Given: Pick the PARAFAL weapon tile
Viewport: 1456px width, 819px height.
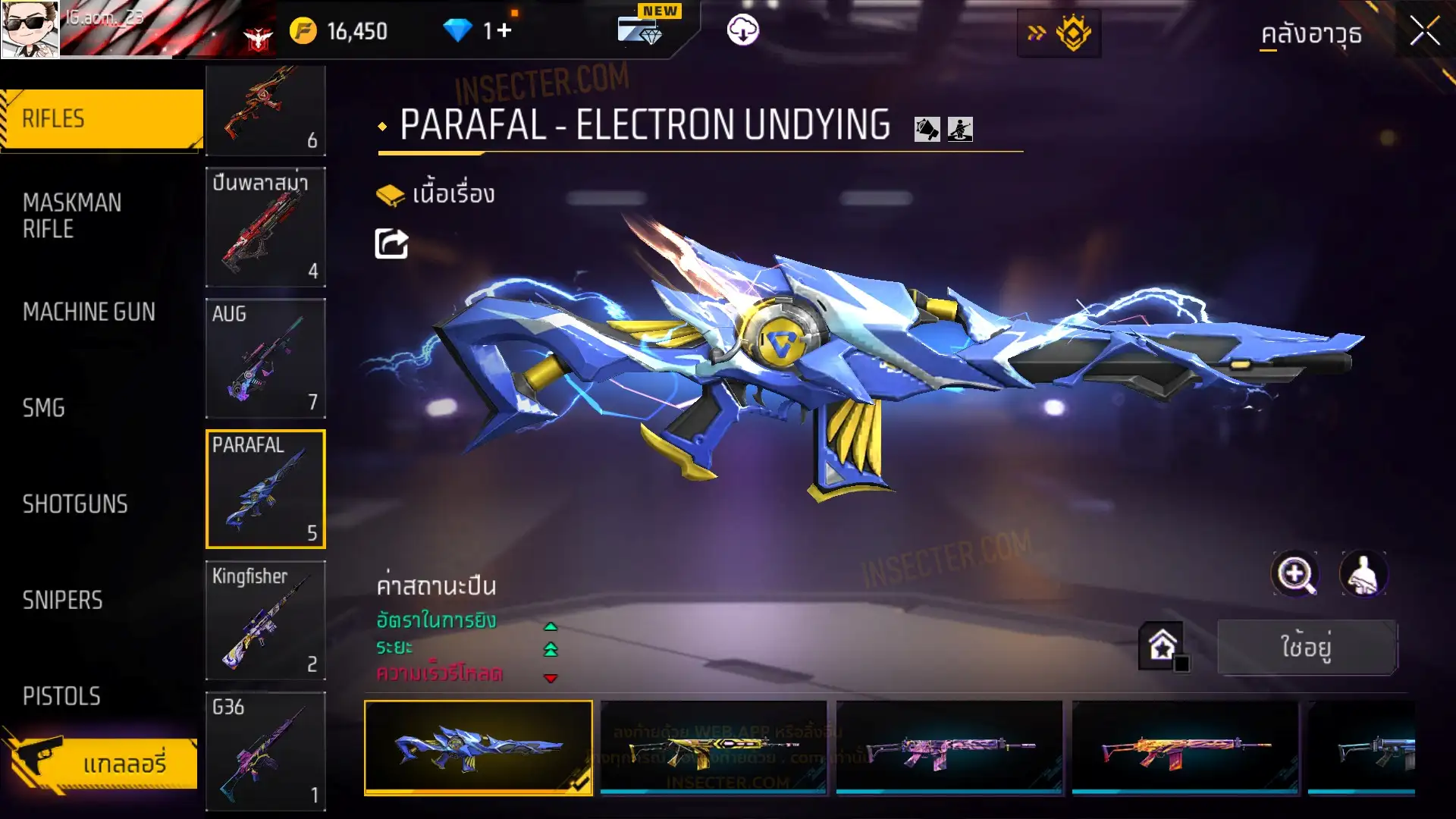Looking at the screenshot, I should click(265, 489).
